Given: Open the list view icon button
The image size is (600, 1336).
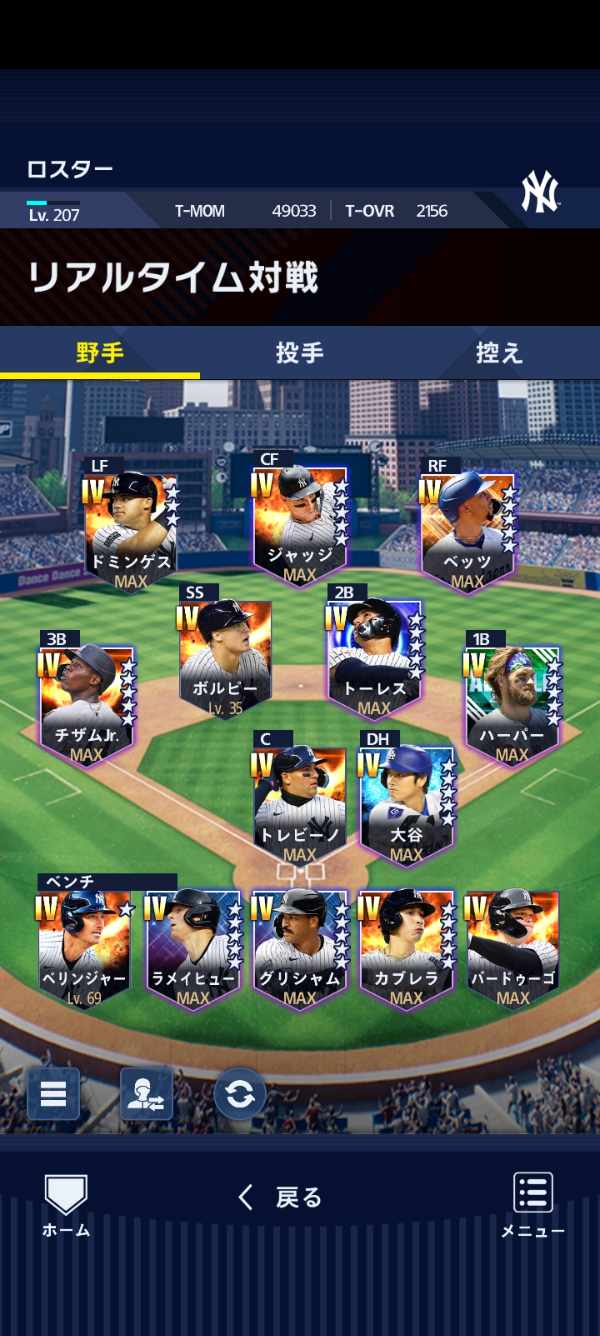Looking at the screenshot, I should (53, 1093).
